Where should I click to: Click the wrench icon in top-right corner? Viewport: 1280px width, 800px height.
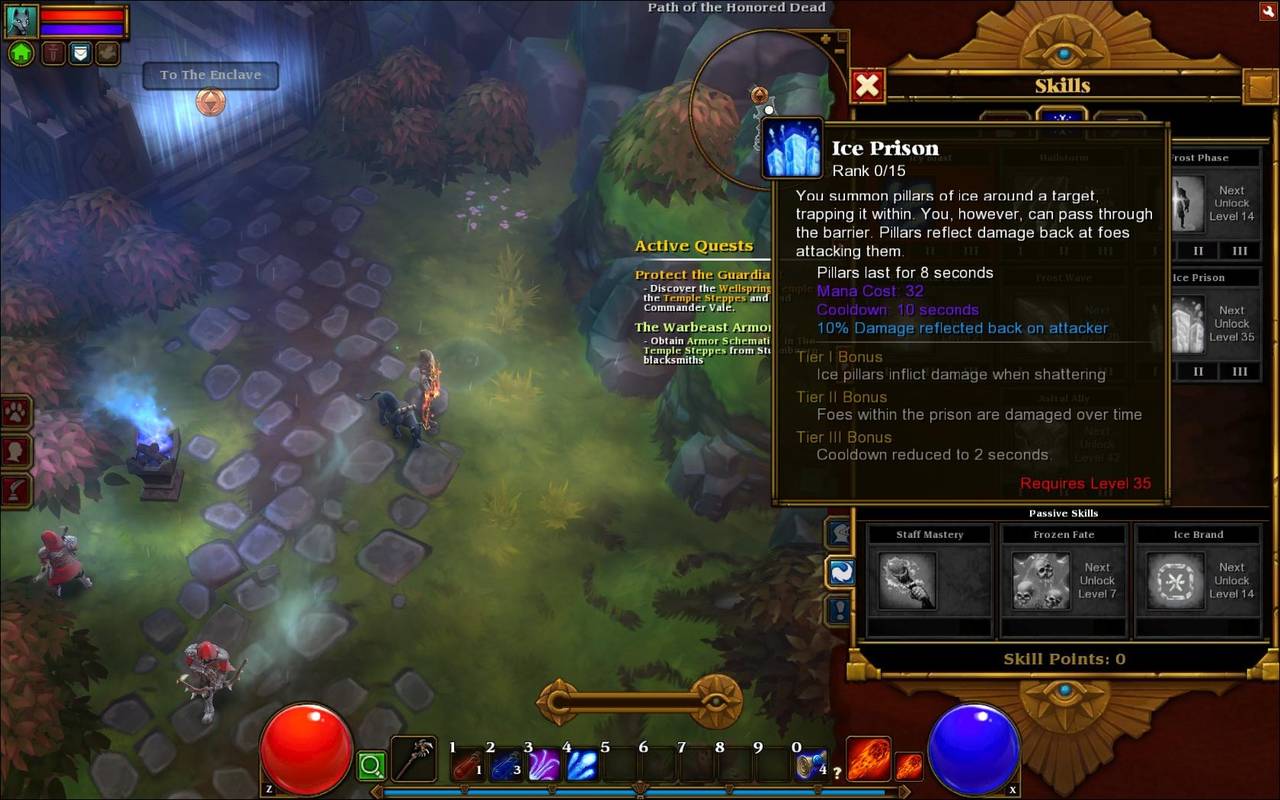click(x=1267, y=11)
